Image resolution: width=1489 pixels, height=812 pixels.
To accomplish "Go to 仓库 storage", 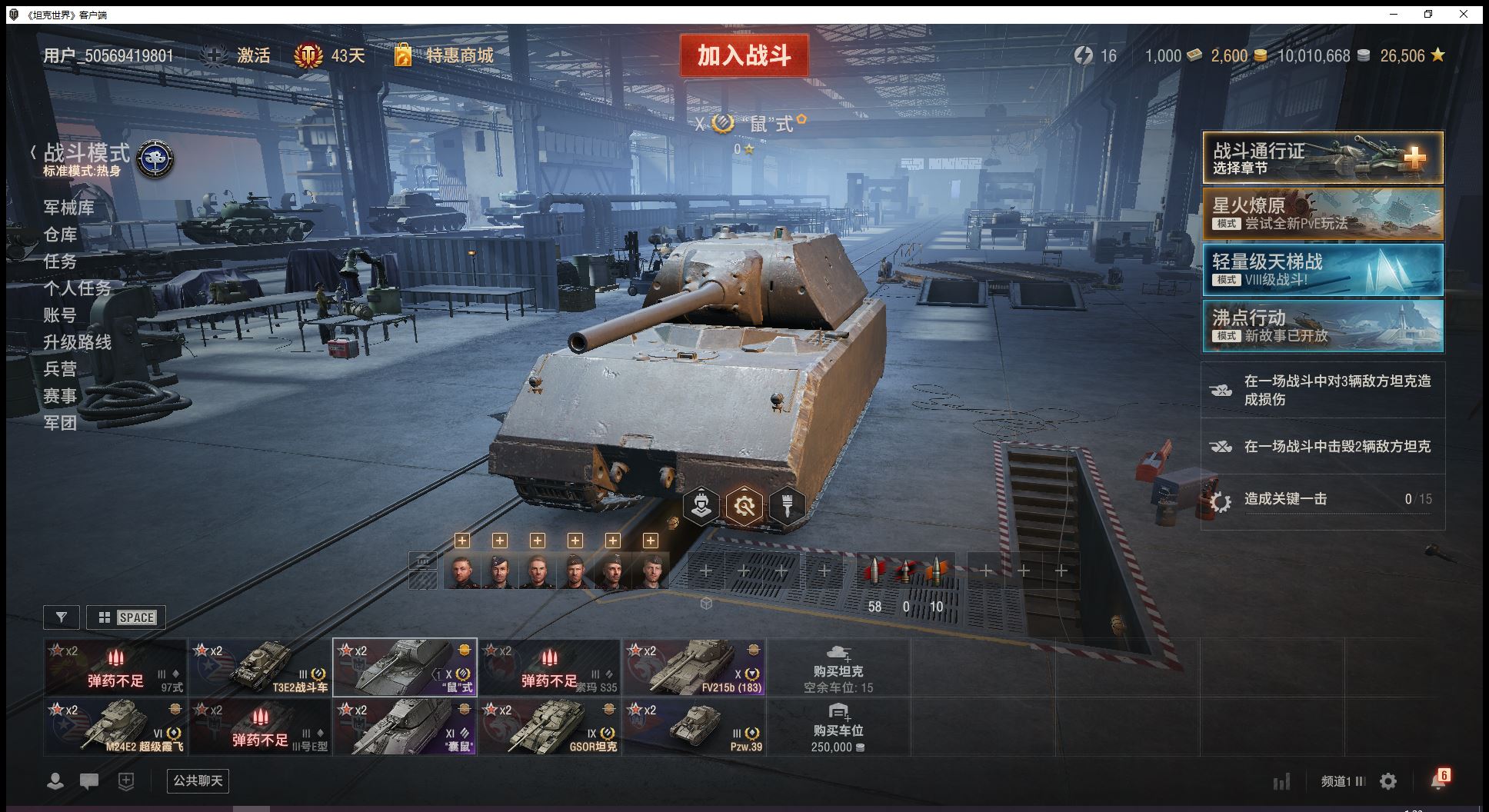I will coord(60,235).
